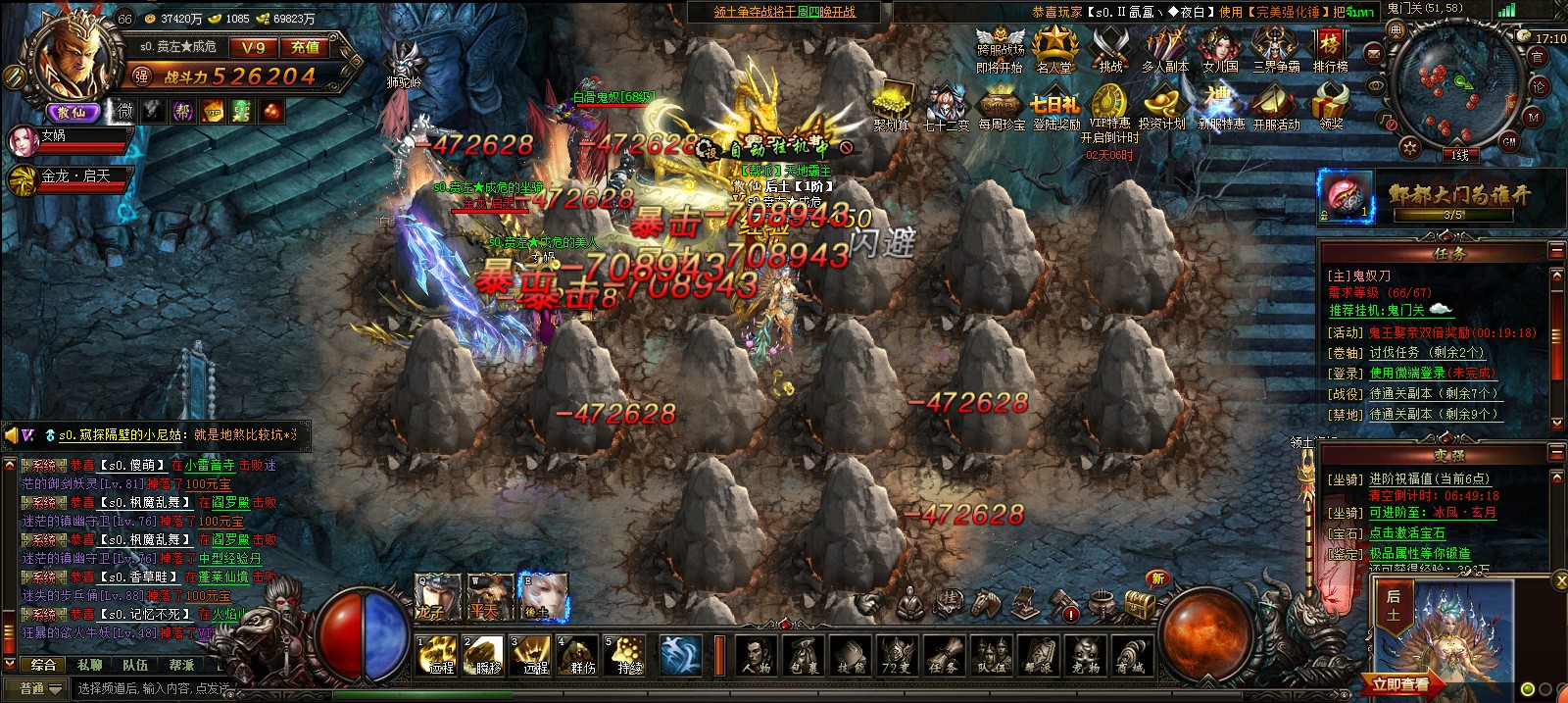Switch chat to the 帮派 guild tab
Viewport: 1568px width, 703px height.
click(181, 665)
